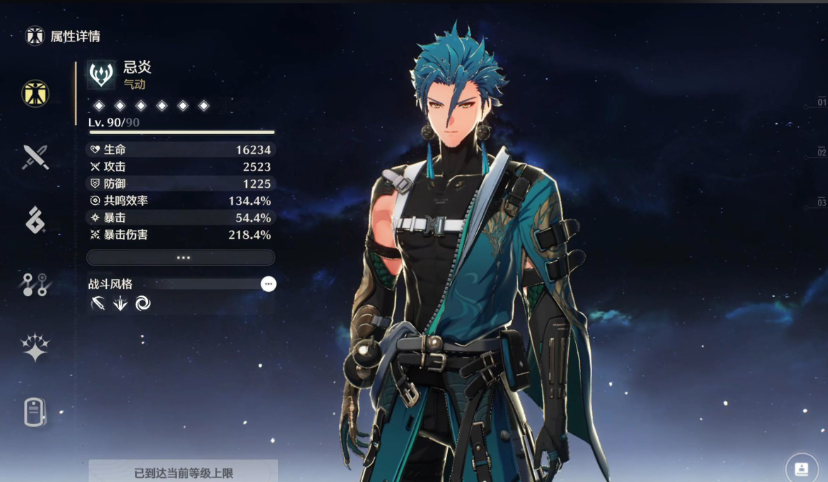Expand the full attribute list below 暴击伤害
828x482 pixels.
pos(181,257)
